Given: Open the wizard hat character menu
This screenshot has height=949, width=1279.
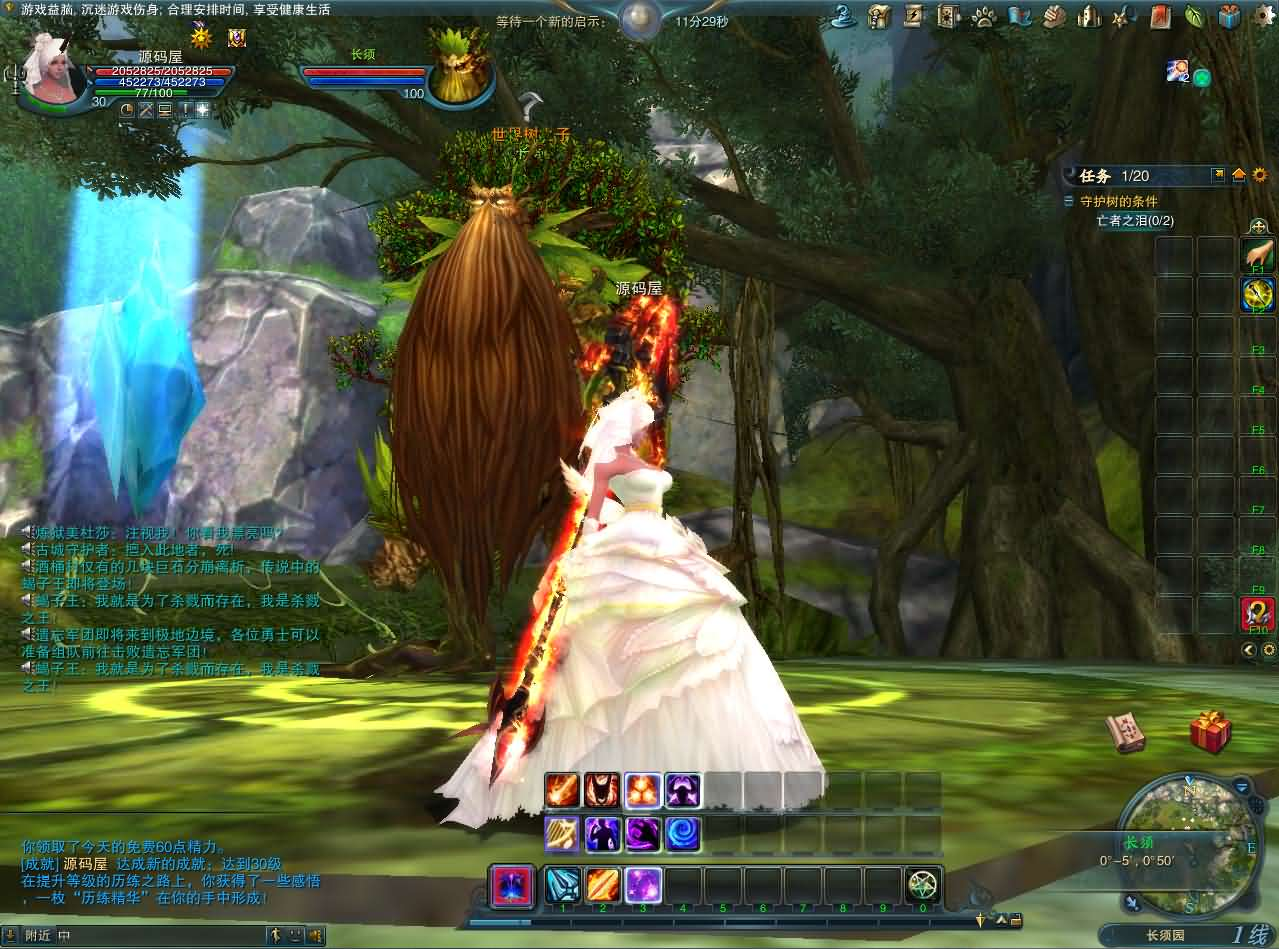Looking at the screenshot, I should (843, 16).
